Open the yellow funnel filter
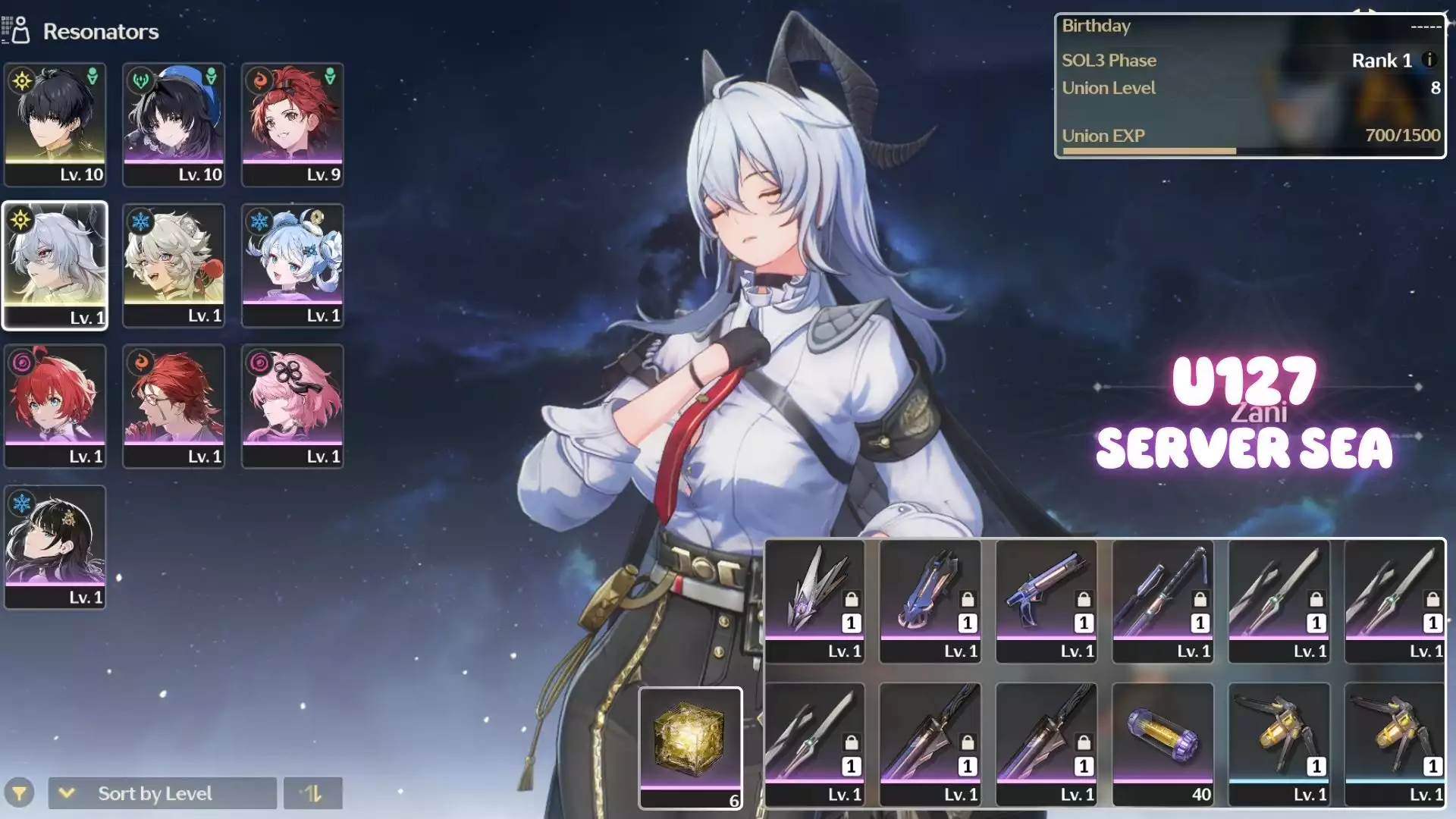 tap(20, 793)
